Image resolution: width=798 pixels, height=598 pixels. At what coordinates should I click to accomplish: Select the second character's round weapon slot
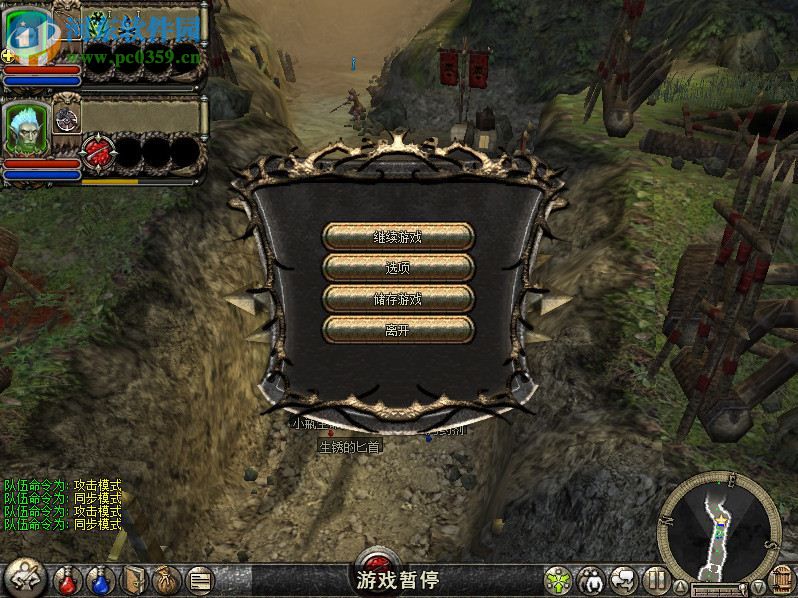[67, 118]
